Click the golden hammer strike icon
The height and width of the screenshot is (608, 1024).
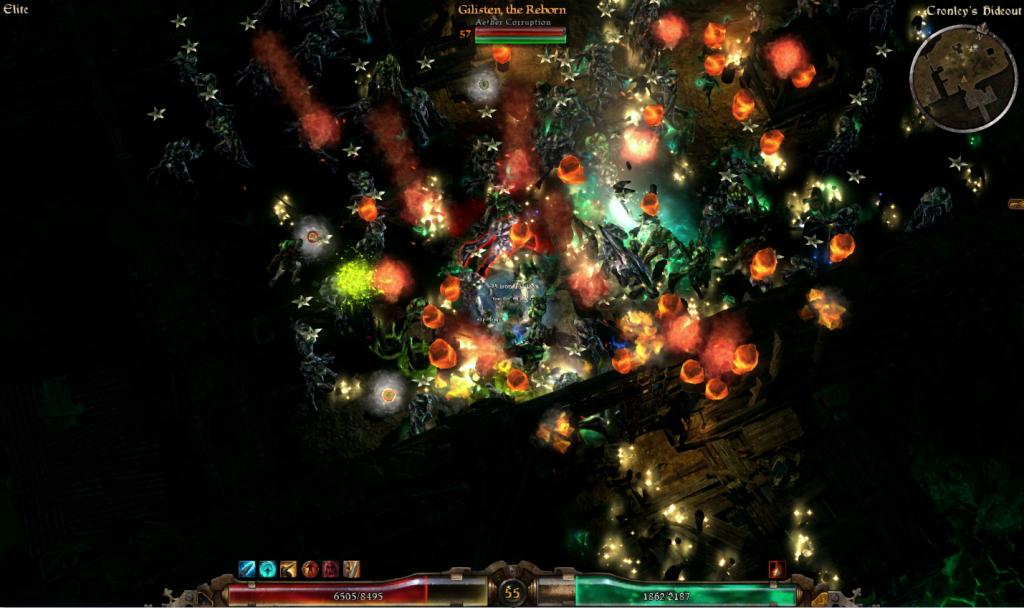click(x=289, y=569)
